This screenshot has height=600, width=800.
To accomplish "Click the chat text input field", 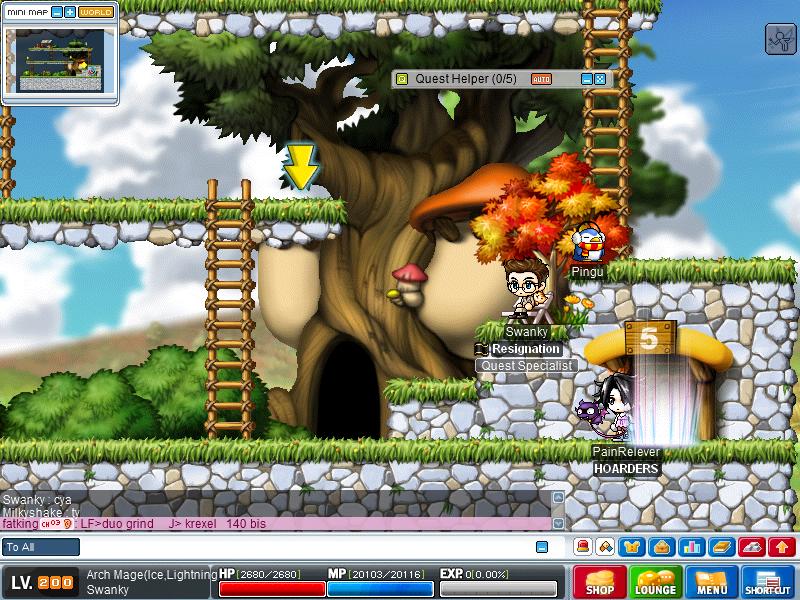I will (x=300, y=547).
